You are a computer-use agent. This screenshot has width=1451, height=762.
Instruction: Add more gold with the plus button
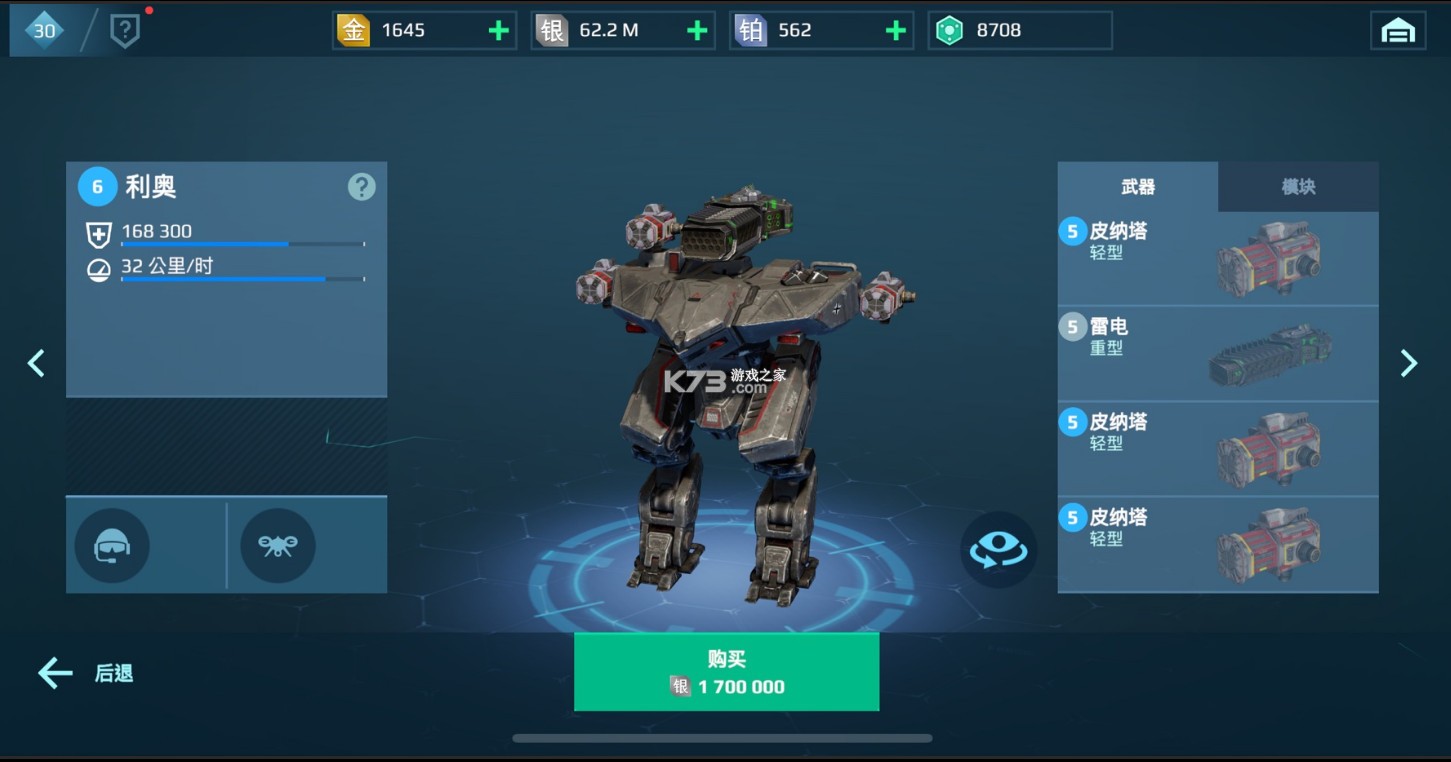498,31
